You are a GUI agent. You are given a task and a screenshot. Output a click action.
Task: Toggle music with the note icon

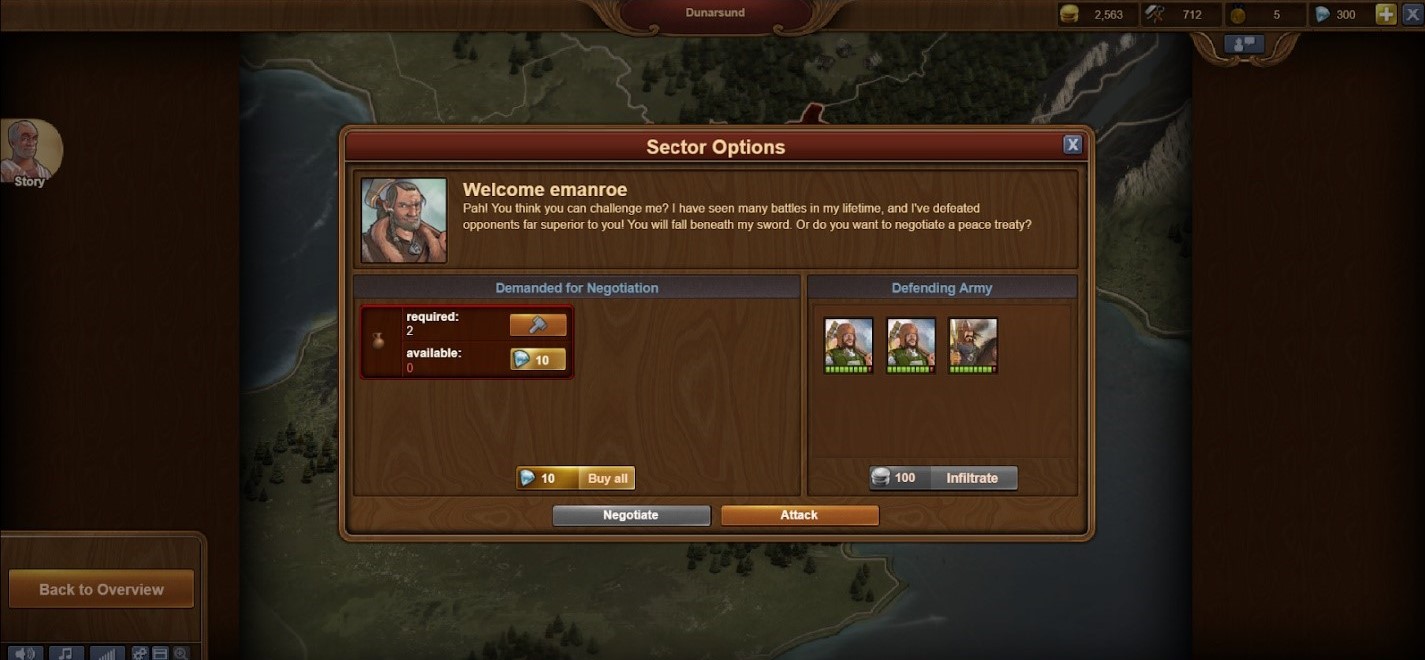coord(66,653)
